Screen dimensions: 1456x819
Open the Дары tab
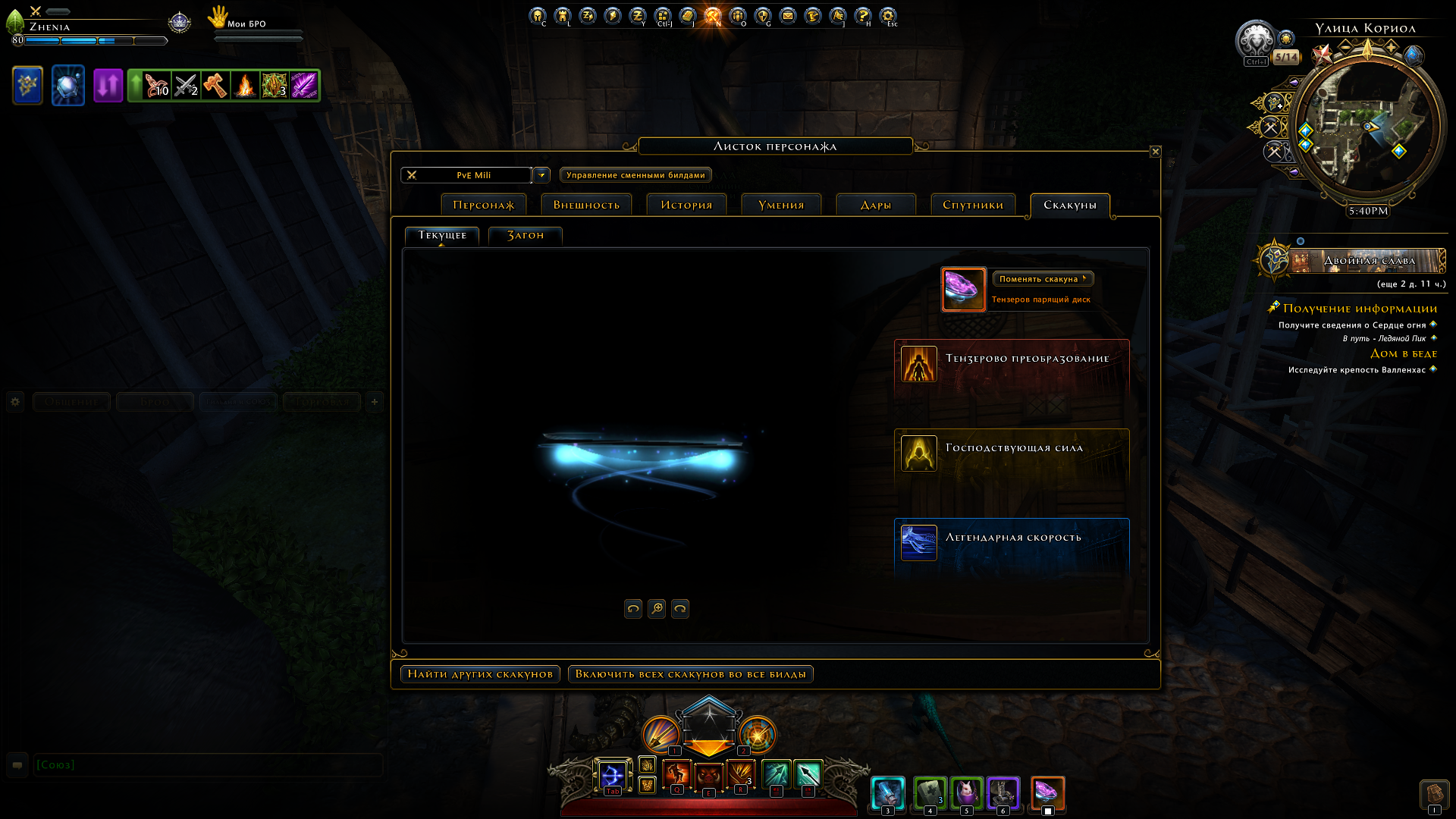coord(876,205)
